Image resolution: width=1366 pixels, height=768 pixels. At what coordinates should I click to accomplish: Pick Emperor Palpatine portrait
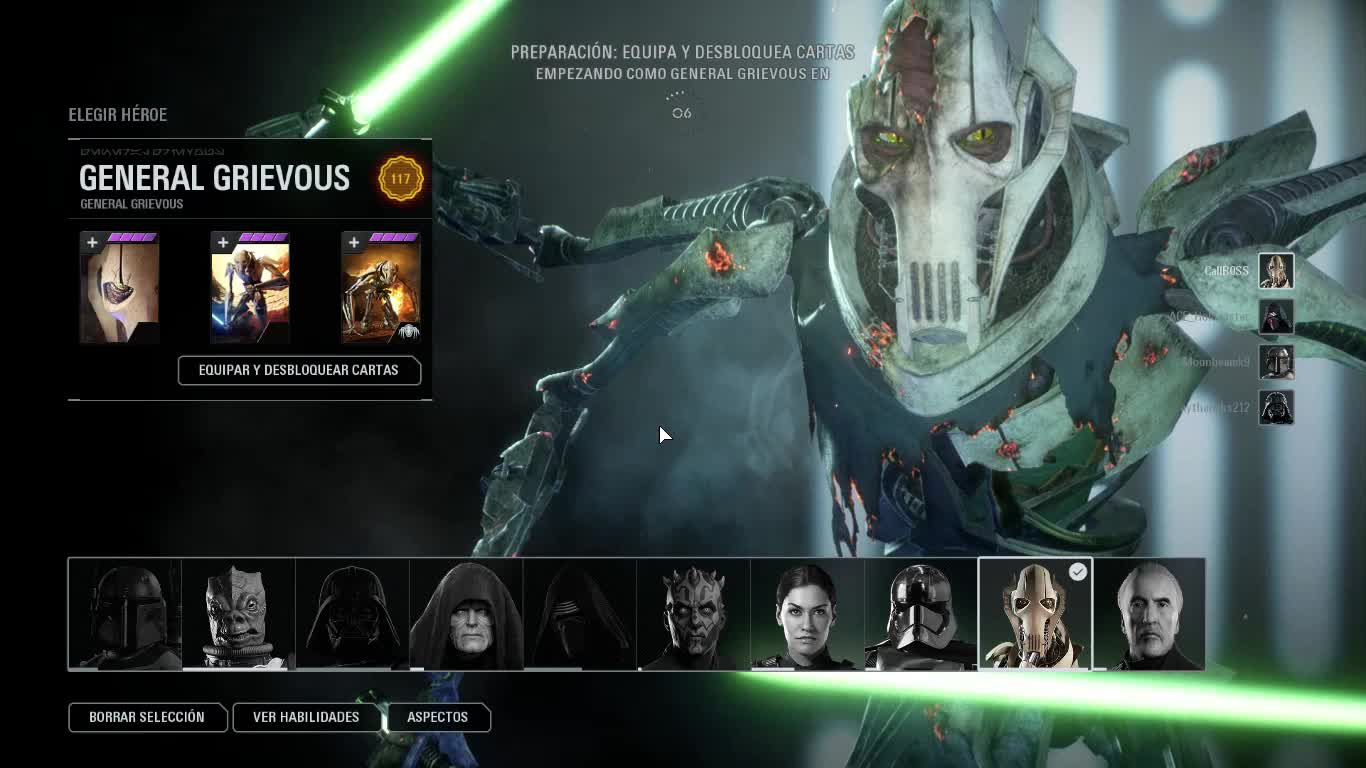pyautogui.click(x=467, y=614)
